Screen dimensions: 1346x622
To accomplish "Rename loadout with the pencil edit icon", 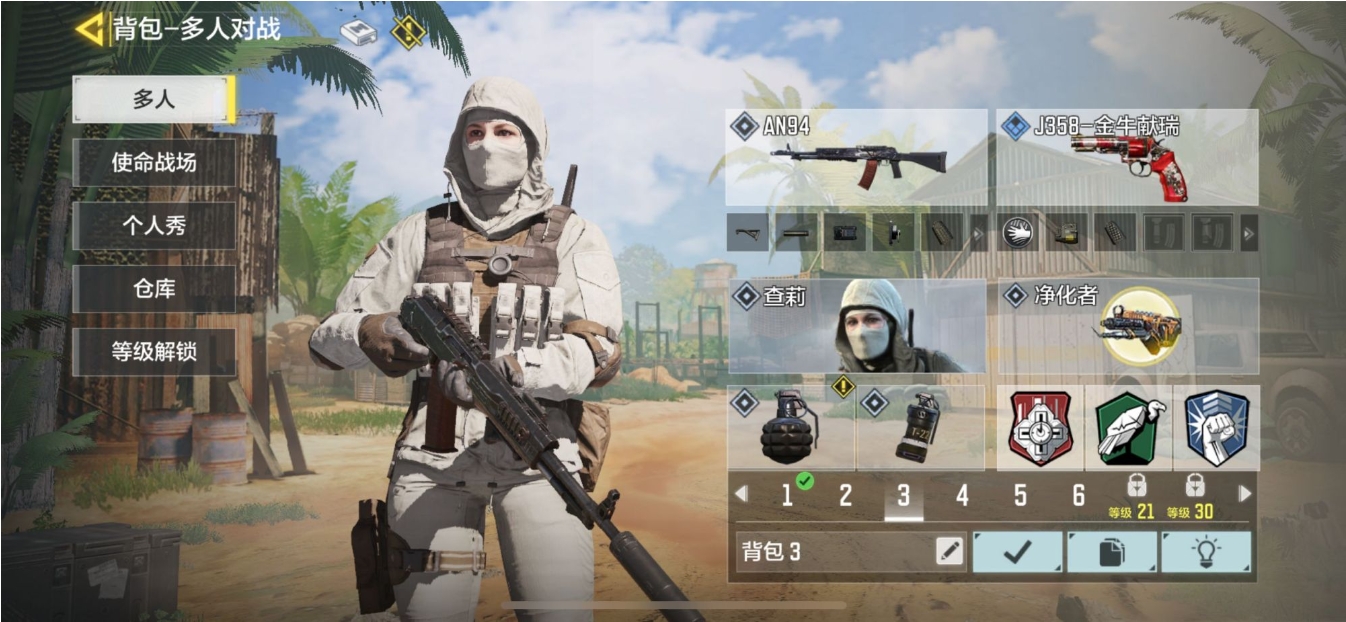I will pos(950,551).
